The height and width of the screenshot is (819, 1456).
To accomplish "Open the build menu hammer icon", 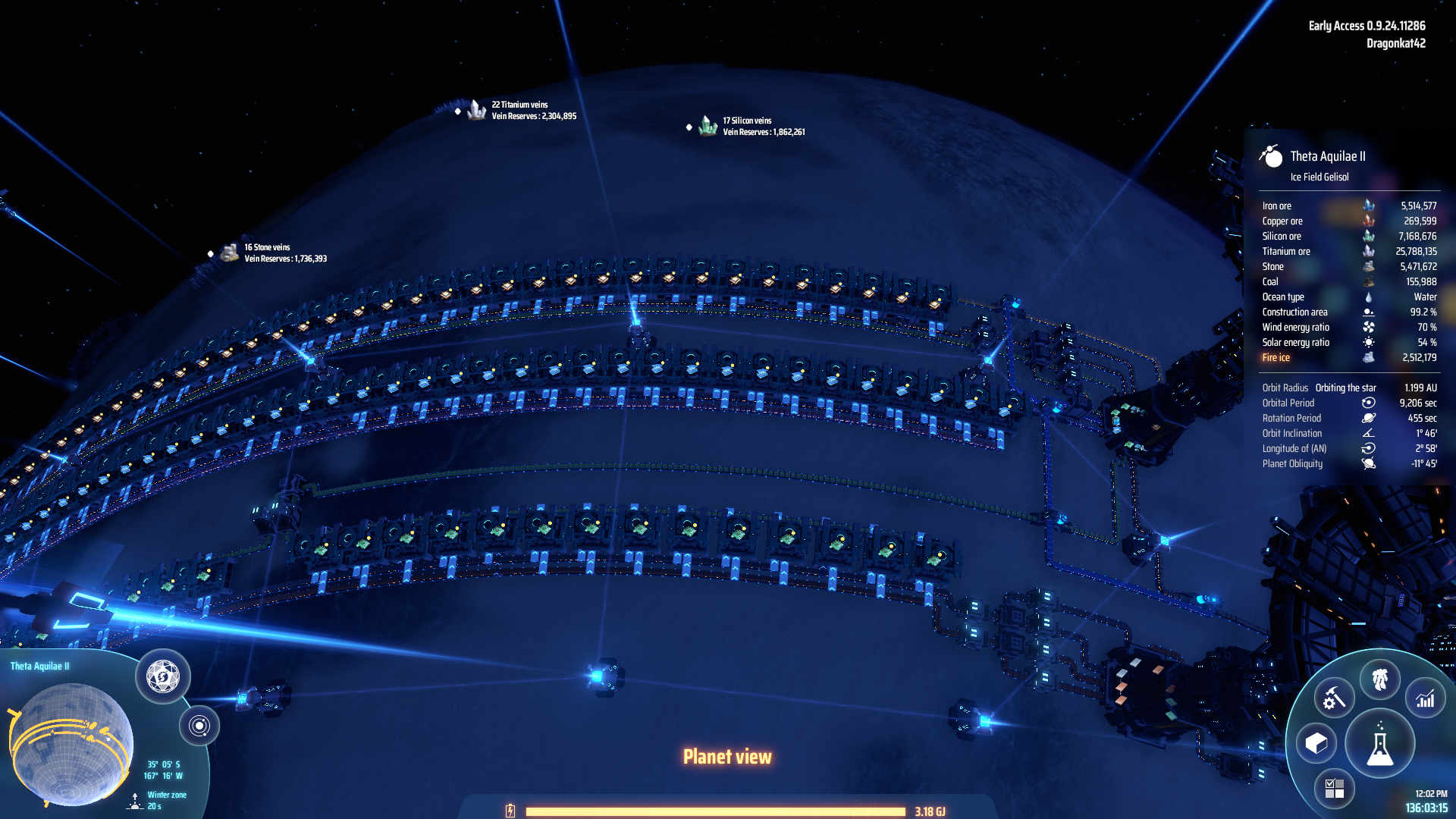I will coord(1334,698).
